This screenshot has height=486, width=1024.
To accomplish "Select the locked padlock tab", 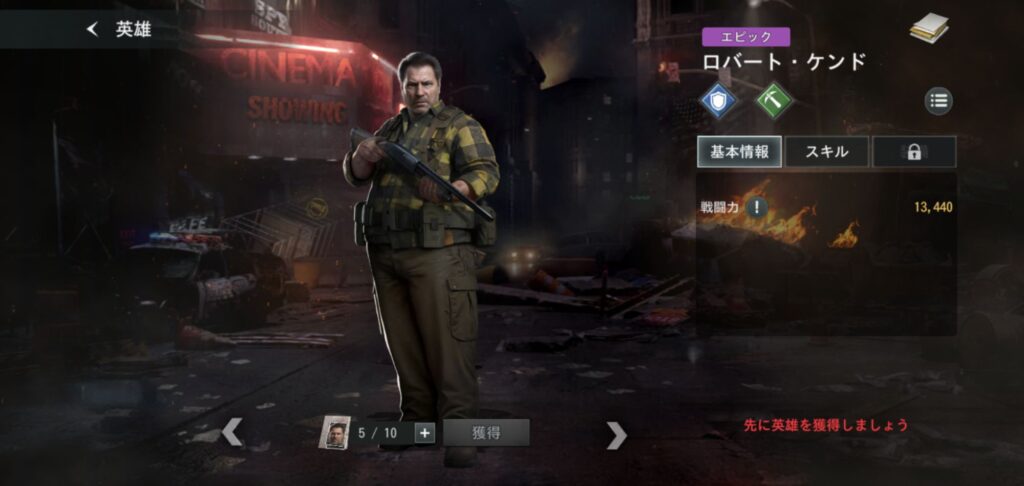I will click(x=913, y=152).
